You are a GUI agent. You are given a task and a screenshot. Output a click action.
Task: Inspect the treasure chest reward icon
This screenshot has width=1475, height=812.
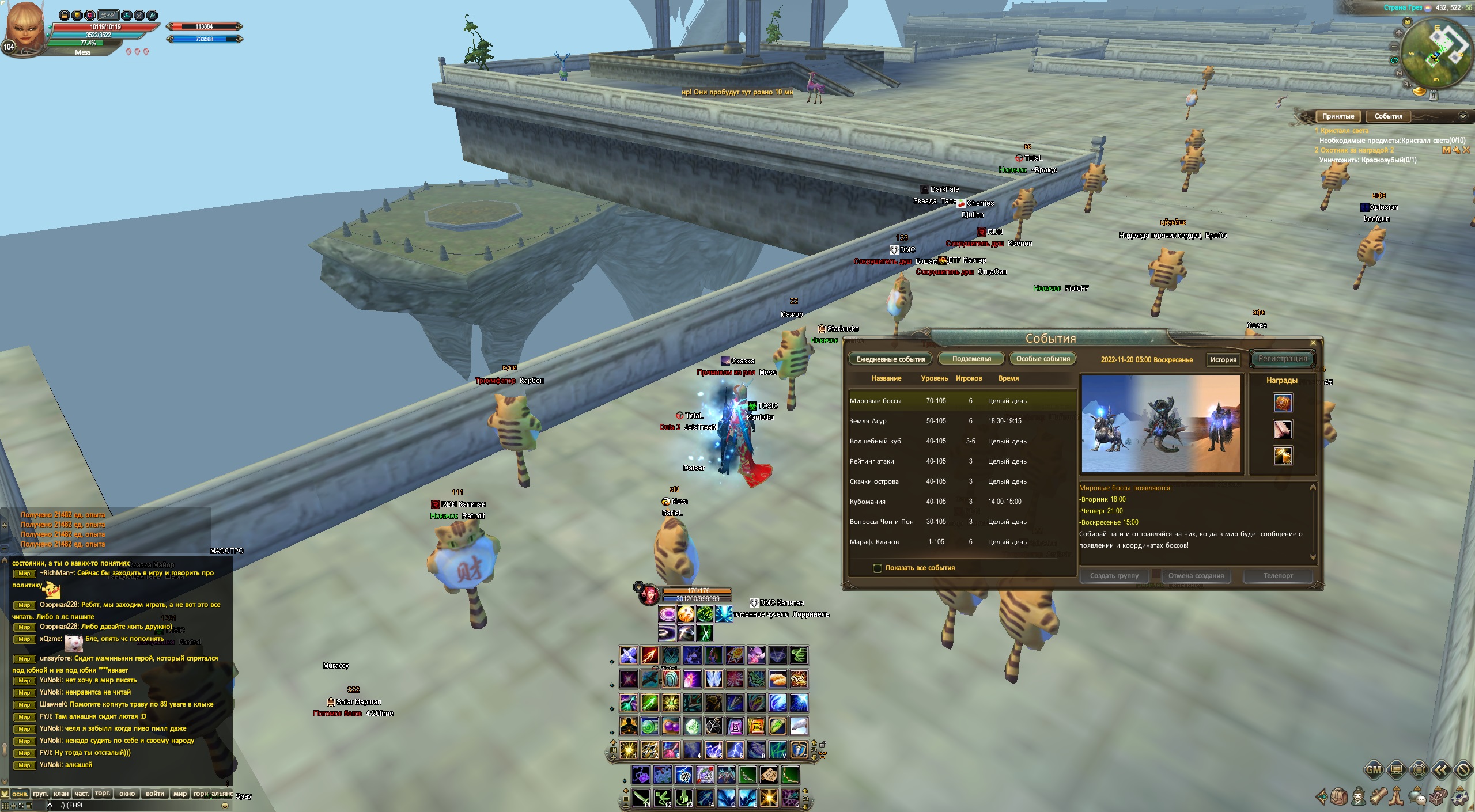(1283, 403)
